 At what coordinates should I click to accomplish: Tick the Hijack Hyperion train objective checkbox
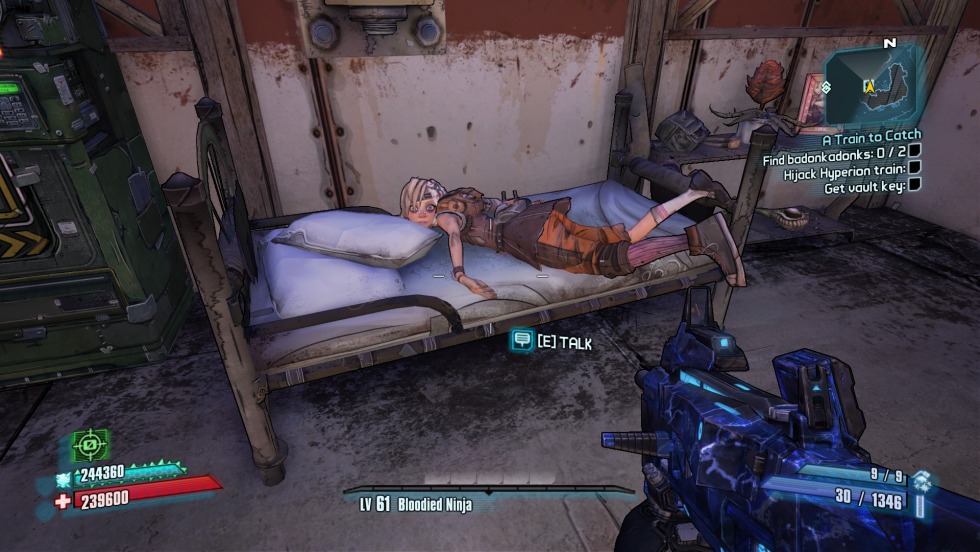click(x=914, y=169)
